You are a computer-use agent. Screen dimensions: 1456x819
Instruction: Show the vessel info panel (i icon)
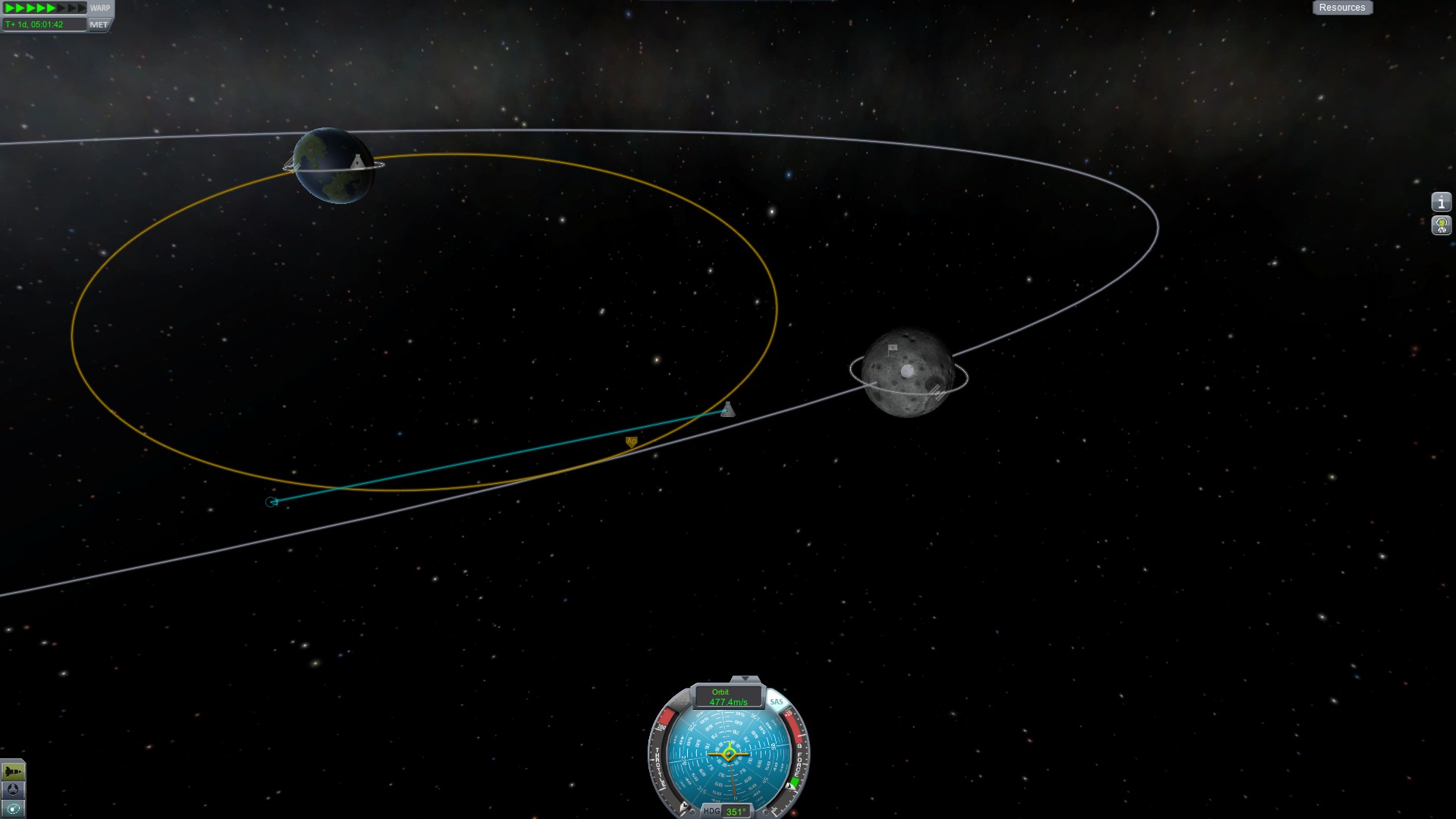(x=1441, y=202)
